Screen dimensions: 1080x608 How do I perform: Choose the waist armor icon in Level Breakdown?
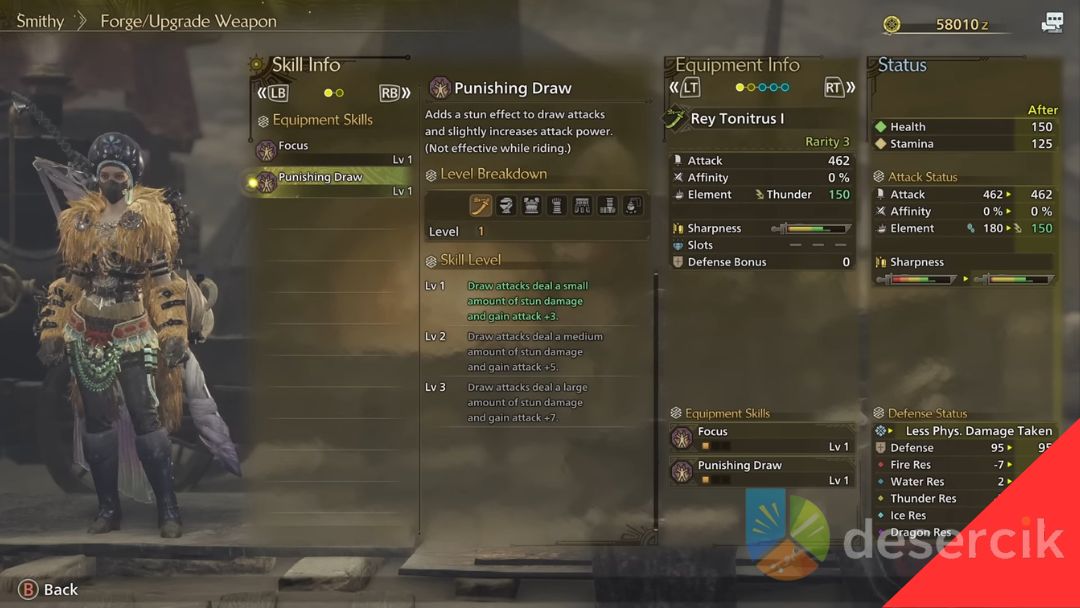(582, 205)
